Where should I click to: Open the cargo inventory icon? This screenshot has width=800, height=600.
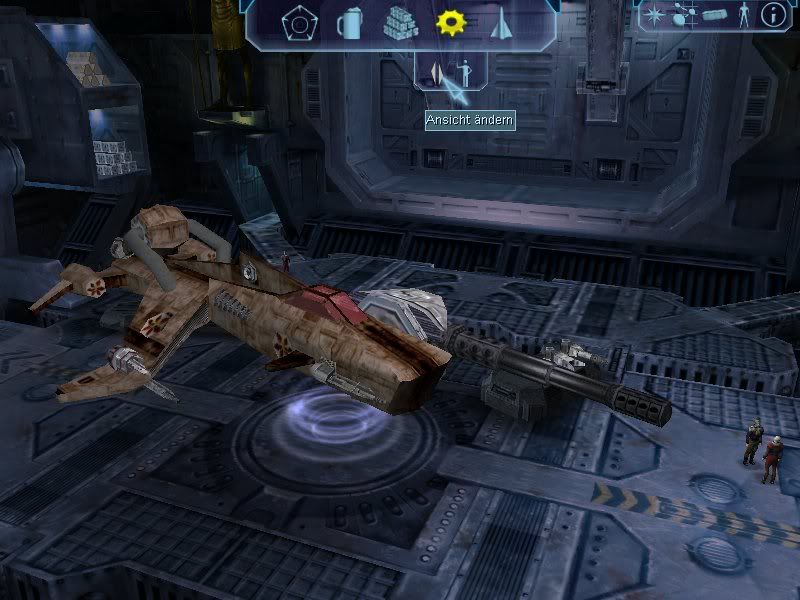[714, 14]
